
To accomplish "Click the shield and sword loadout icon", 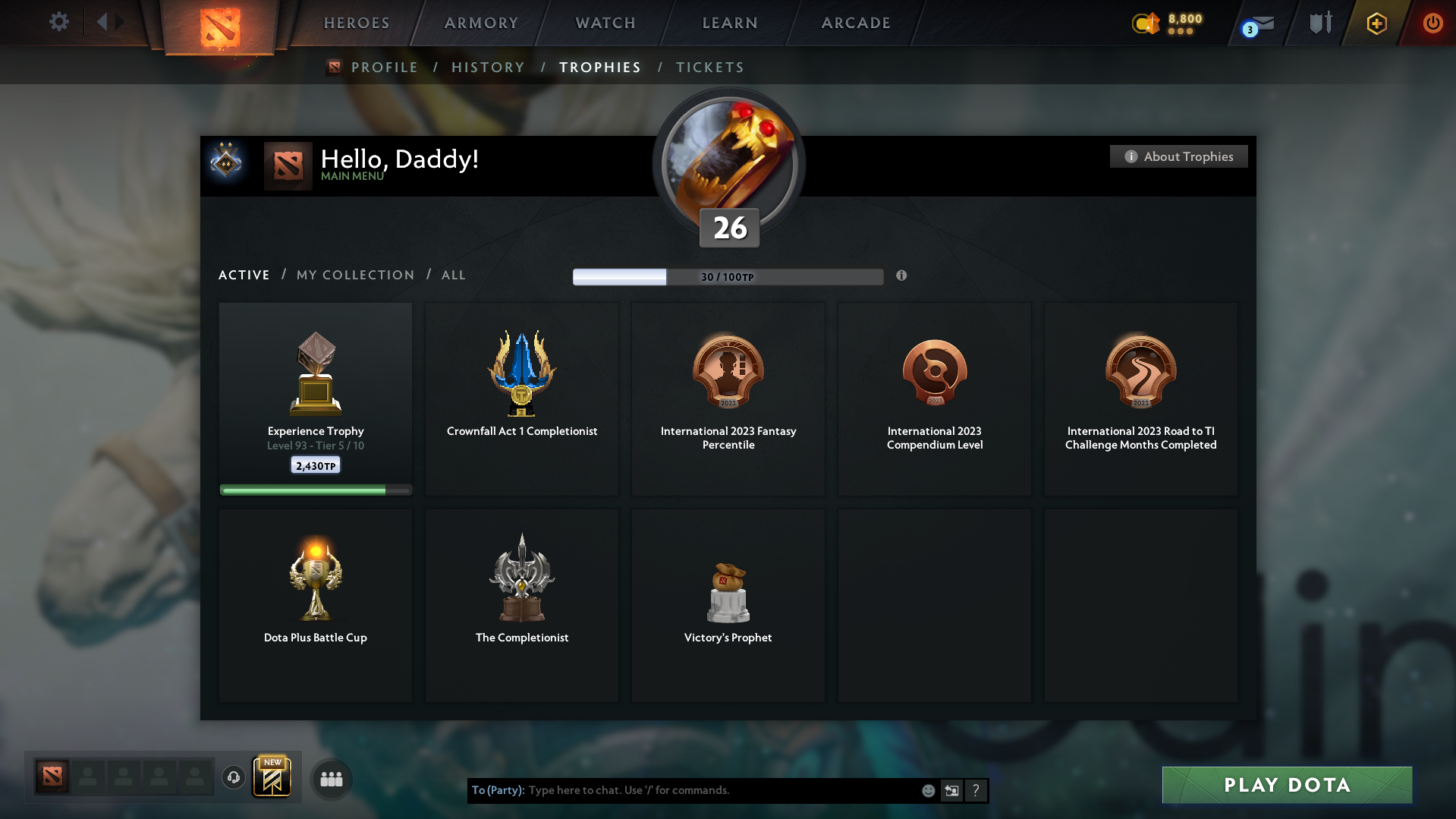I will pyautogui.click(x=1319, y=24).
